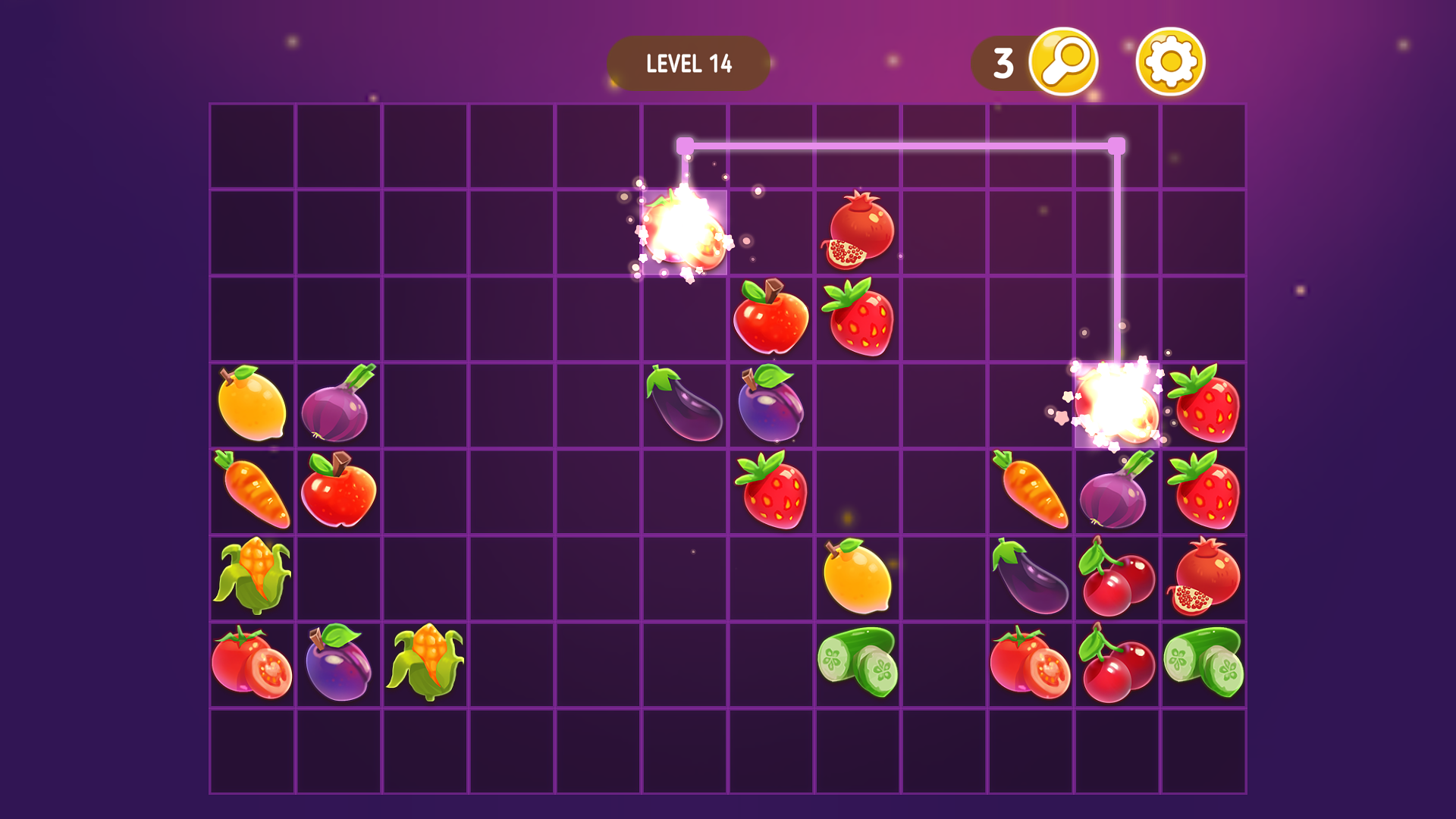Select the plum tile beside the eggplant
Screen dimensions: 1456x819
pos(771,404)
